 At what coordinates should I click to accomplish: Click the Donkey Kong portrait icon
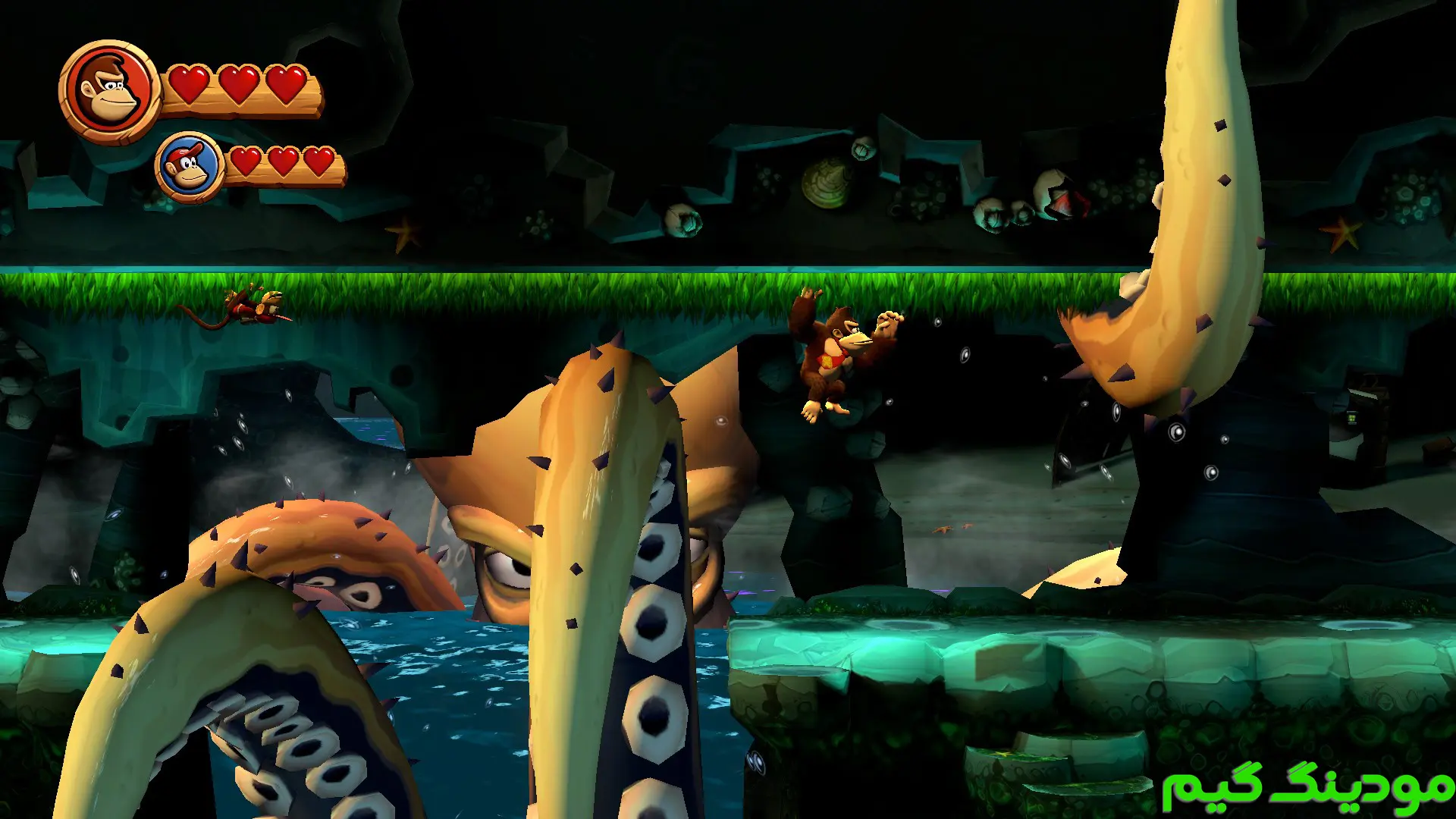tap(110, 91)
